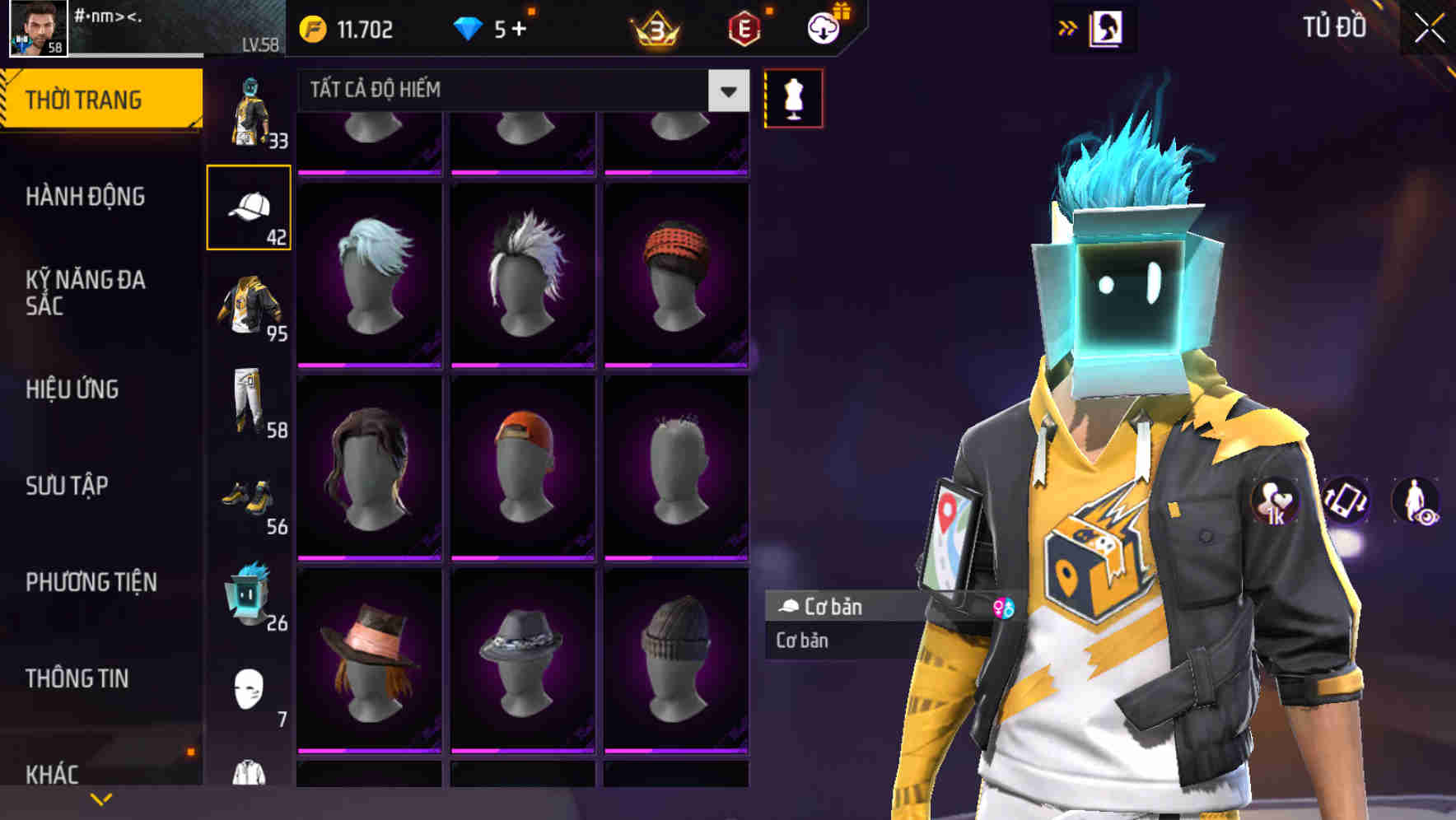Viewport: 1456px width, 820px height.
Task: Toggle the wardrobe panel visibility icon
Action: tap(1106, 27)
